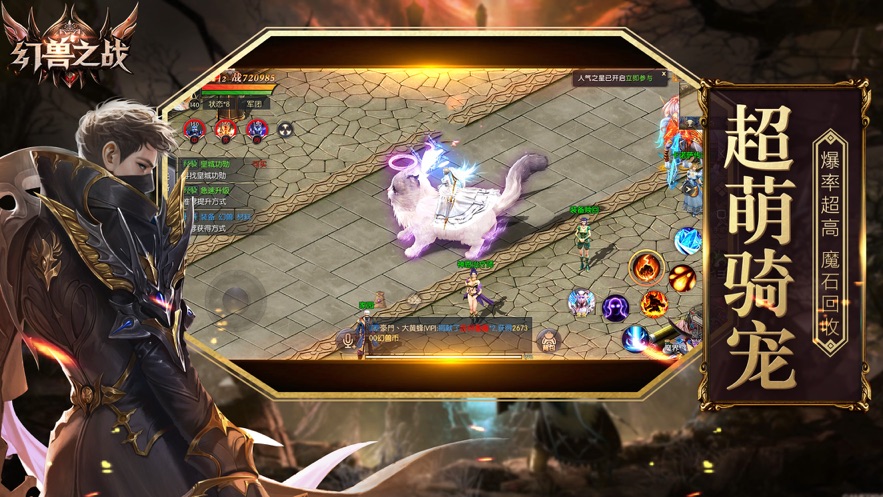Image resolution: width=883 pixels, height=497 pixels.
Task: Activate the large flaming fist skill
Action: click(x=645, y=268)
